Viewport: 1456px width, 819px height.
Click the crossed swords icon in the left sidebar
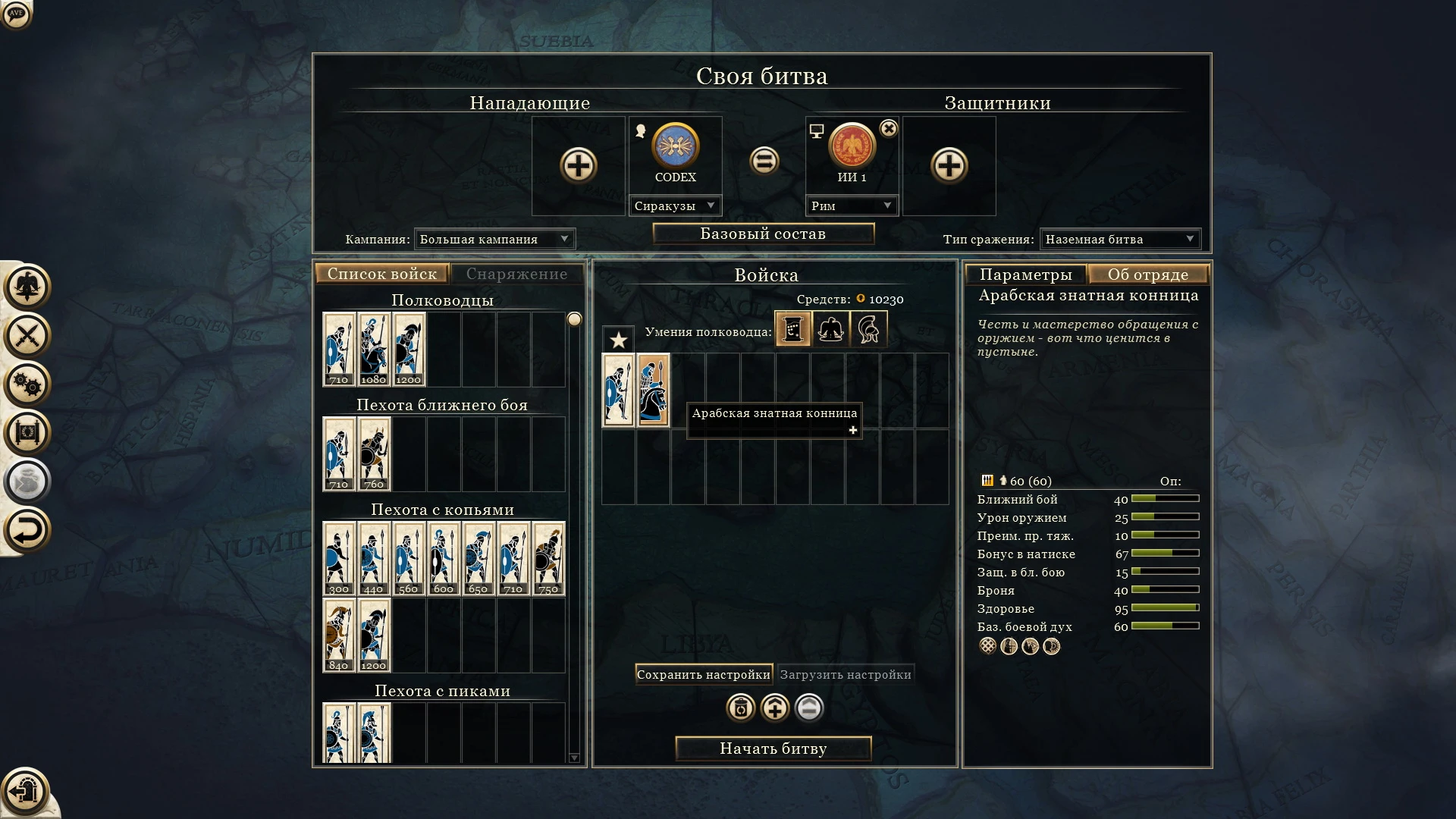point(27,336)
